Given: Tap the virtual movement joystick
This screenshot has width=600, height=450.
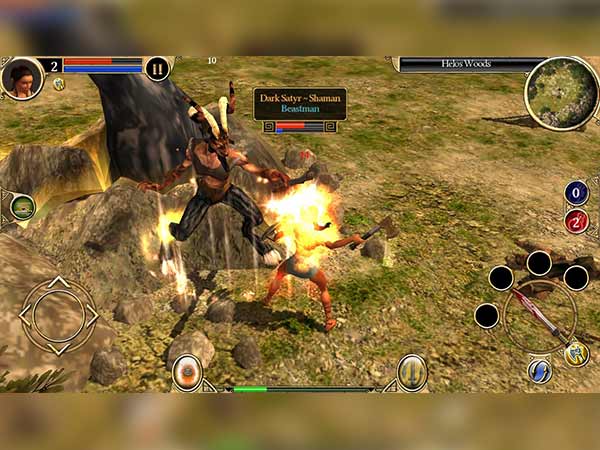Looking at the screenshot, I should tap(58, 315).
